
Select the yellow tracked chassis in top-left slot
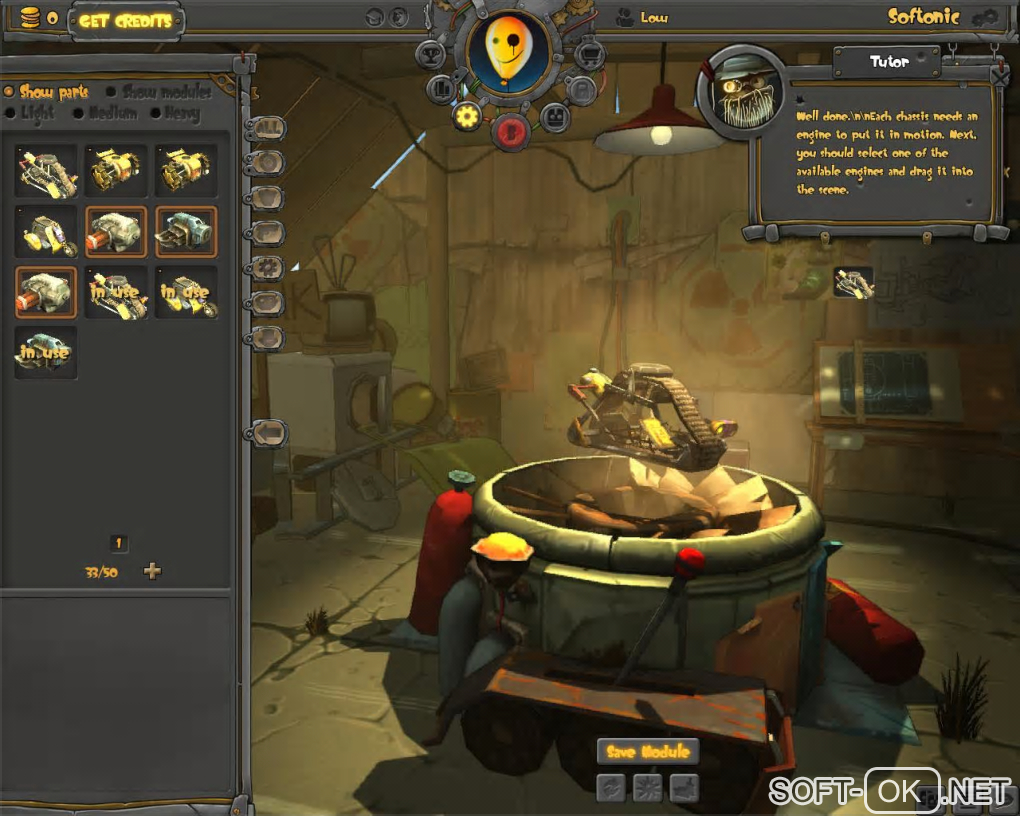pyautogui.click(x=46, y=170)
